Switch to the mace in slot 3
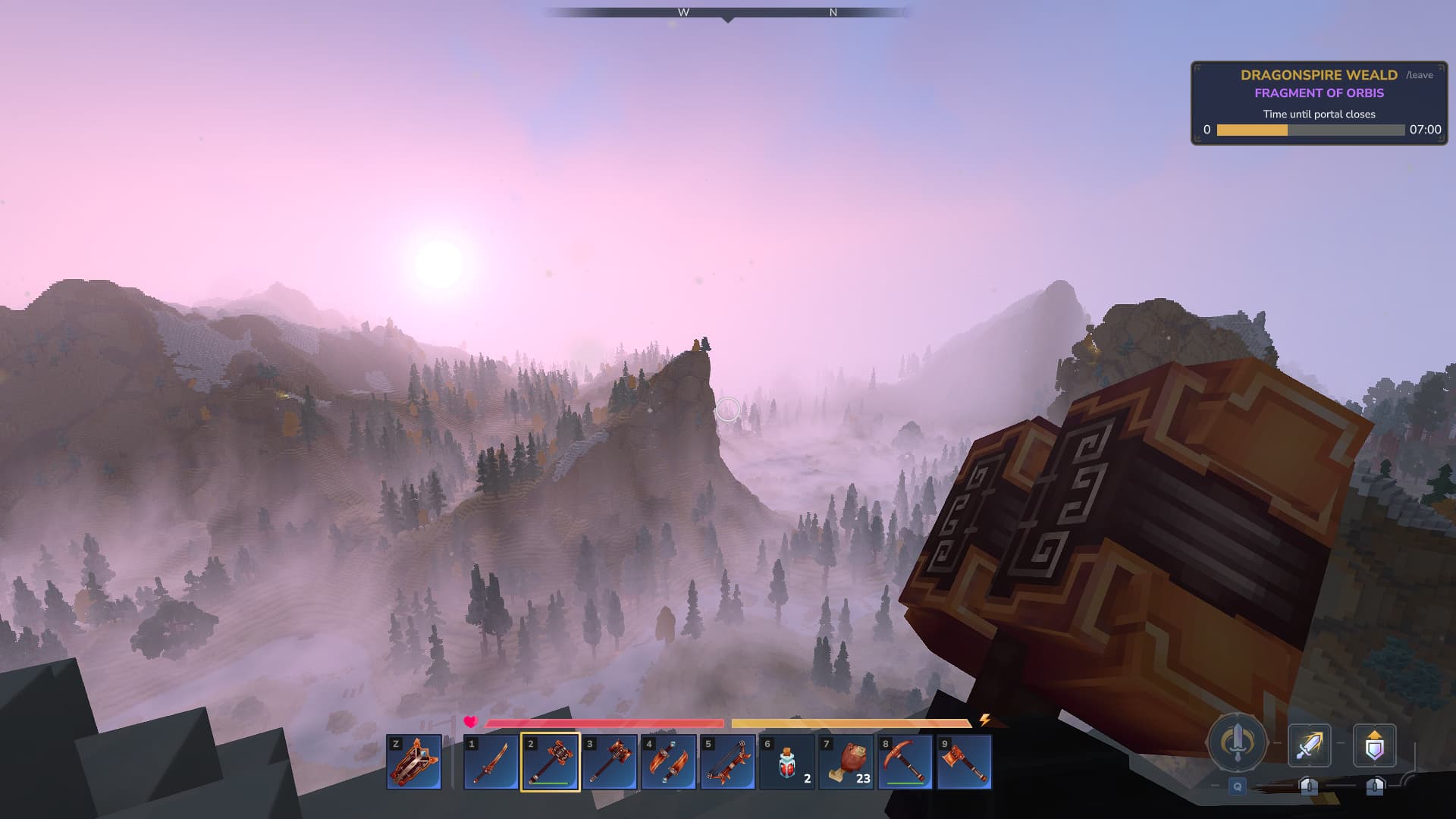 pyautogui.click(x=609, y=761)
